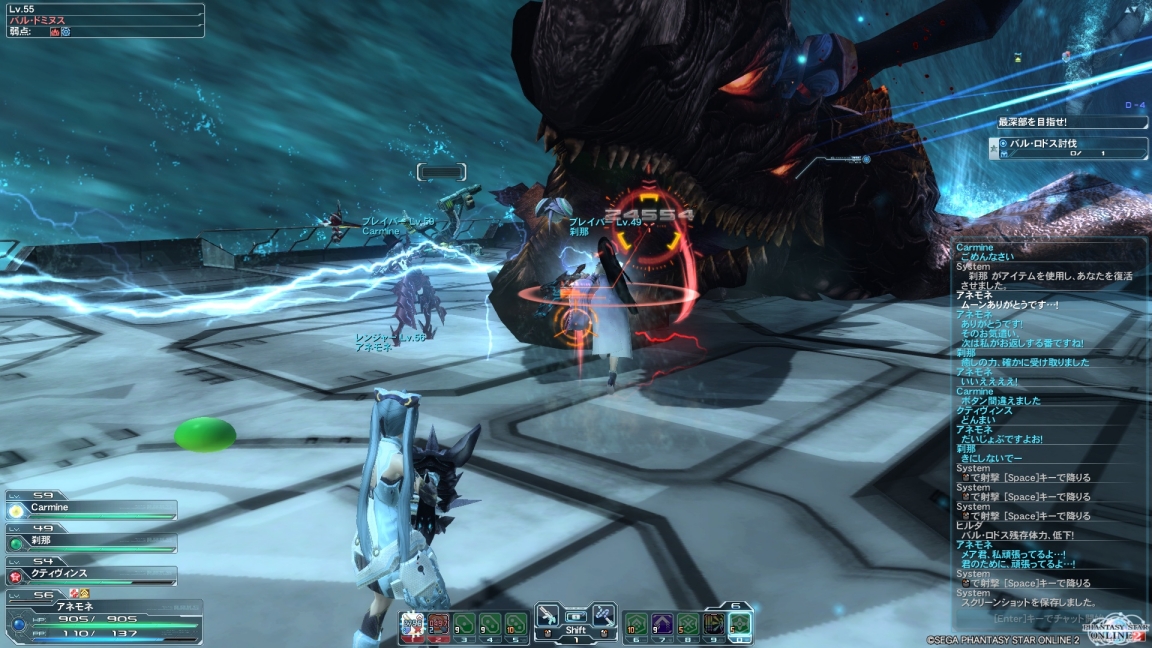Use the red item in hotbar slot 2
The height and width of the screenshot is (648, 1152).
[x=438, y=624]
